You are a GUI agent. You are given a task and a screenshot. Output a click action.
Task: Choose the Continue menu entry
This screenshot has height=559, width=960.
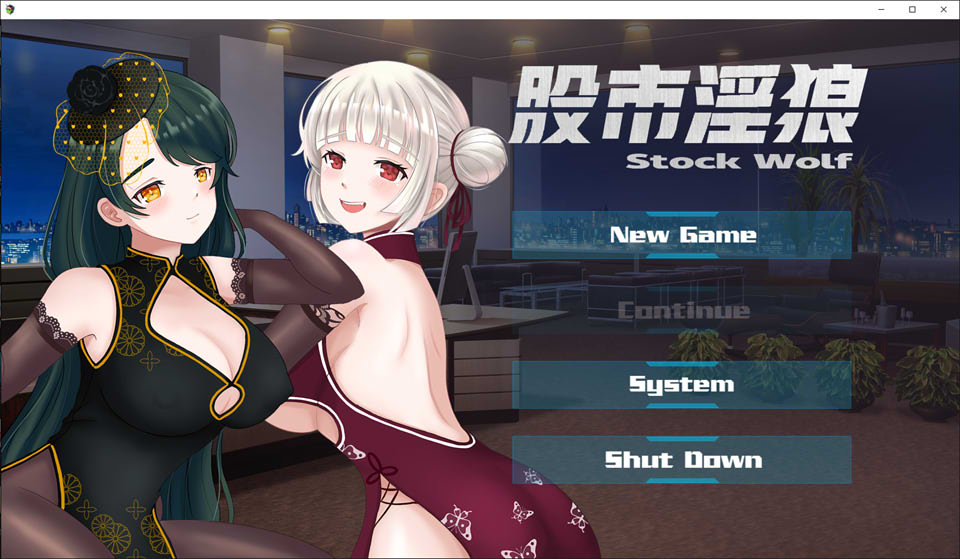point(682,310)
